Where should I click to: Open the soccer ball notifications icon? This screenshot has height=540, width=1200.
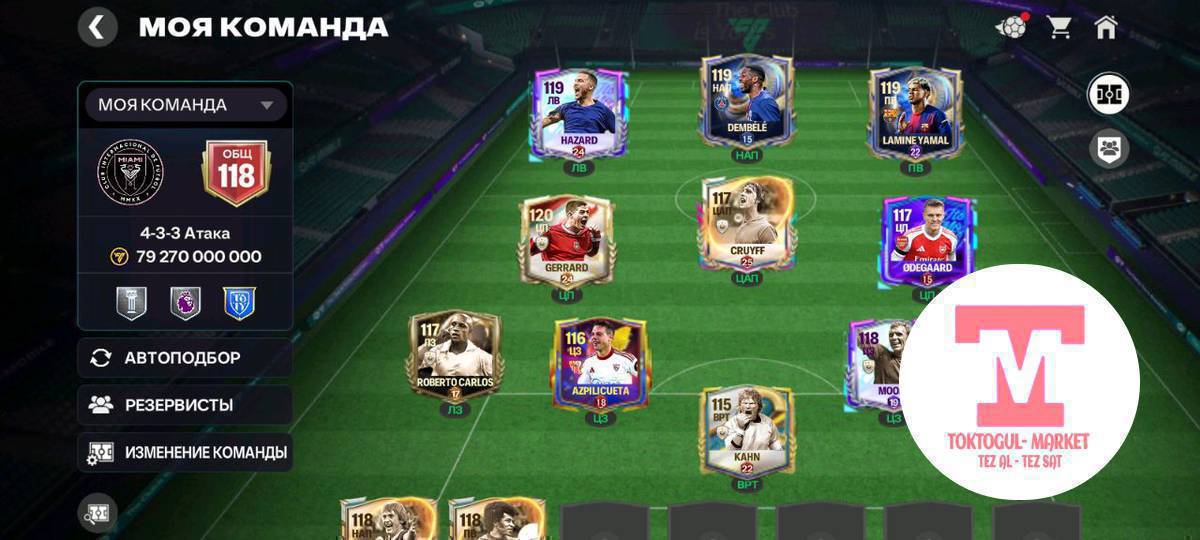pos(1011,27)
